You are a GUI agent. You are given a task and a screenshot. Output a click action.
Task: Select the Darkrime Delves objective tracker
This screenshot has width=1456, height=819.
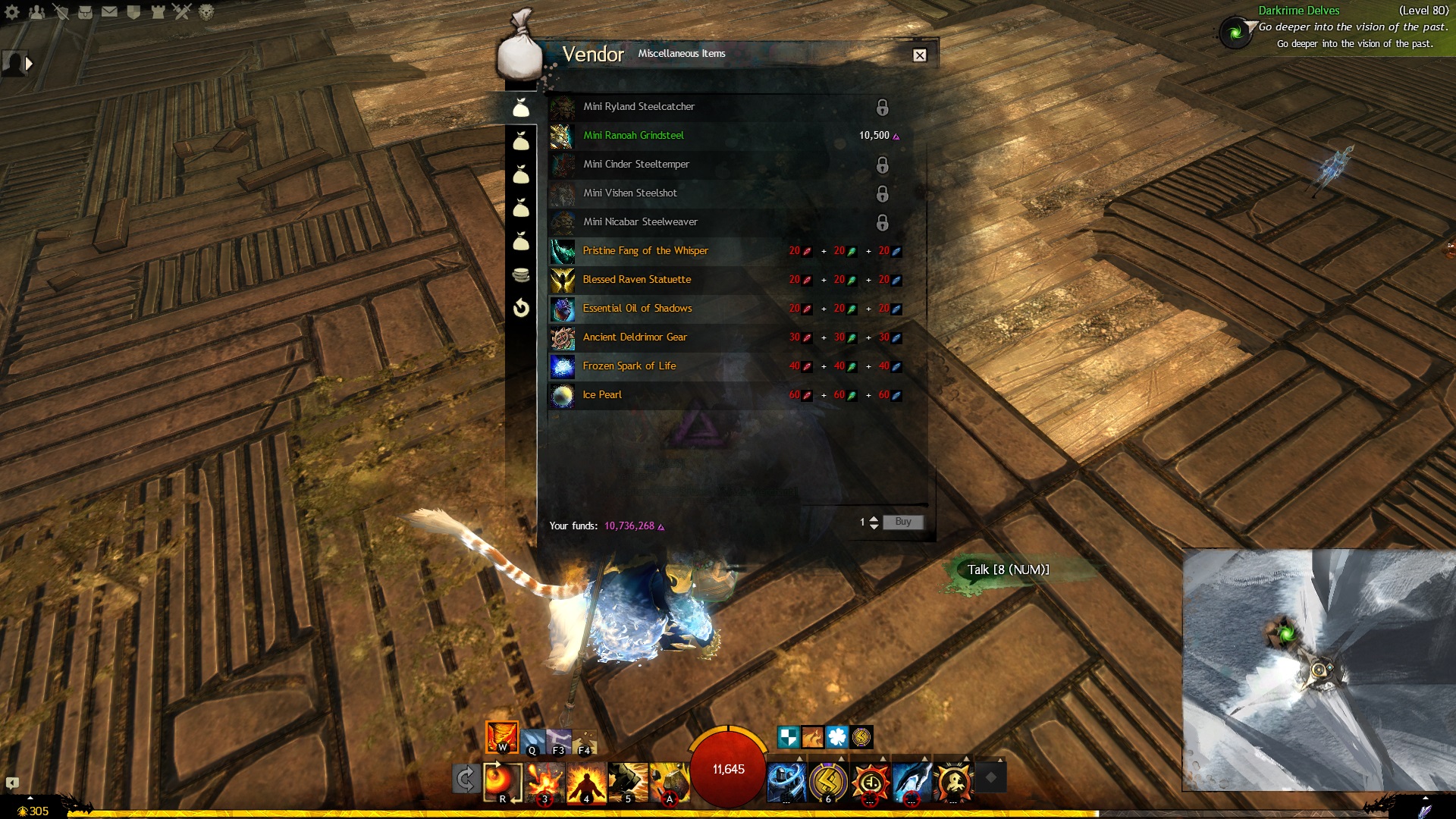pyautogui.click(x=1298, y=11)
